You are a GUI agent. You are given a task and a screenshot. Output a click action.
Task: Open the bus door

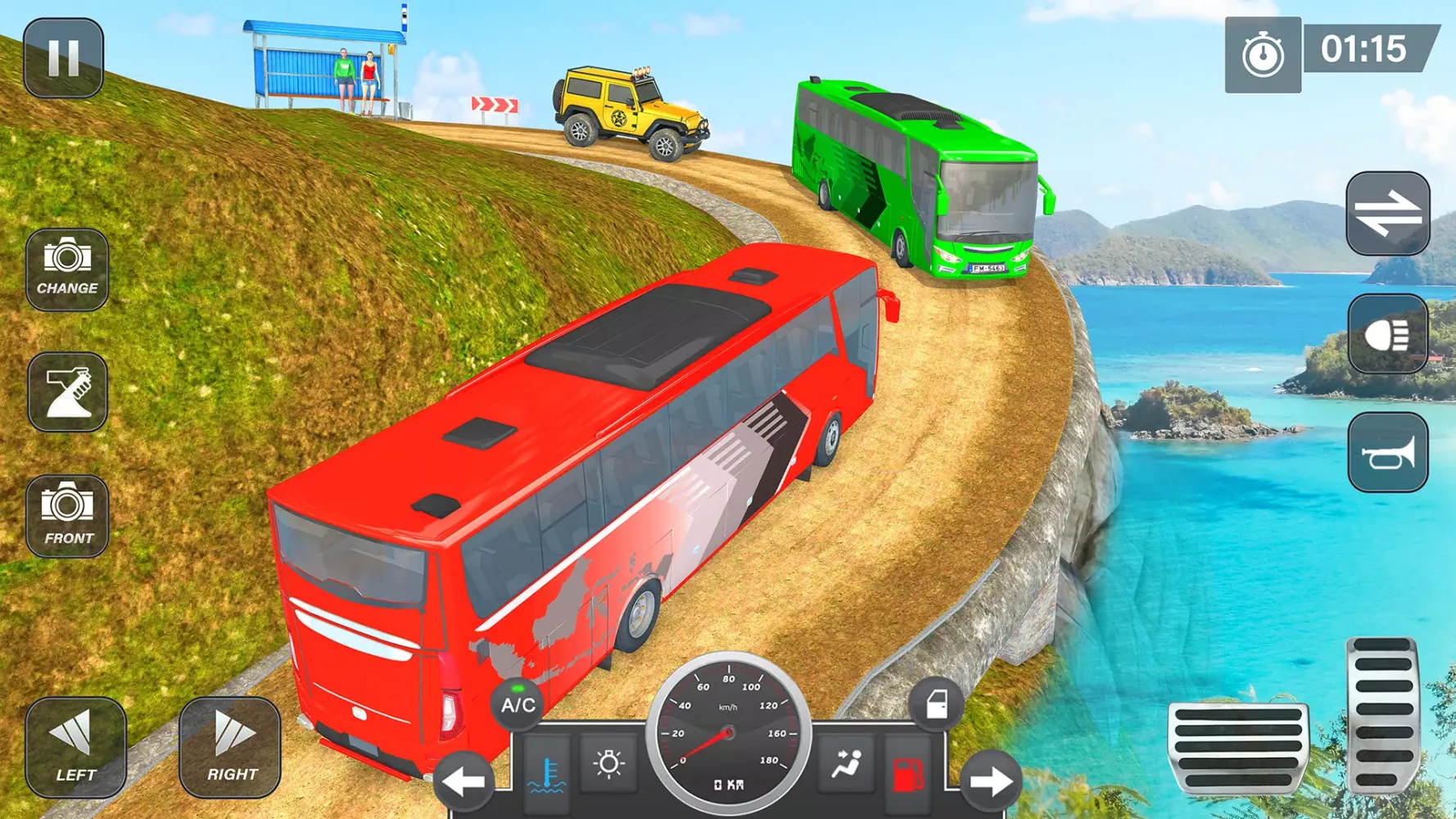coord(936,704)
